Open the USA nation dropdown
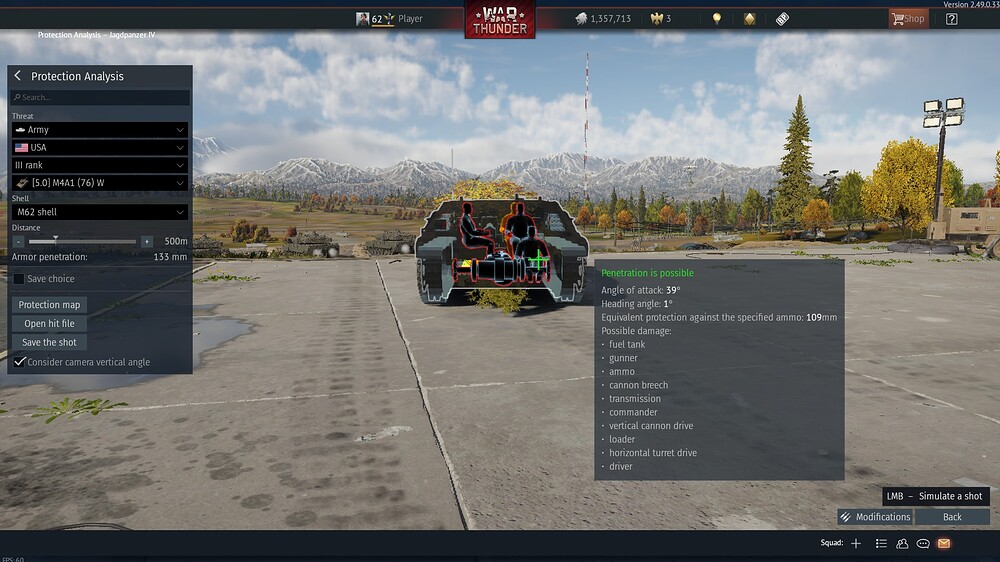 (100, 148)
